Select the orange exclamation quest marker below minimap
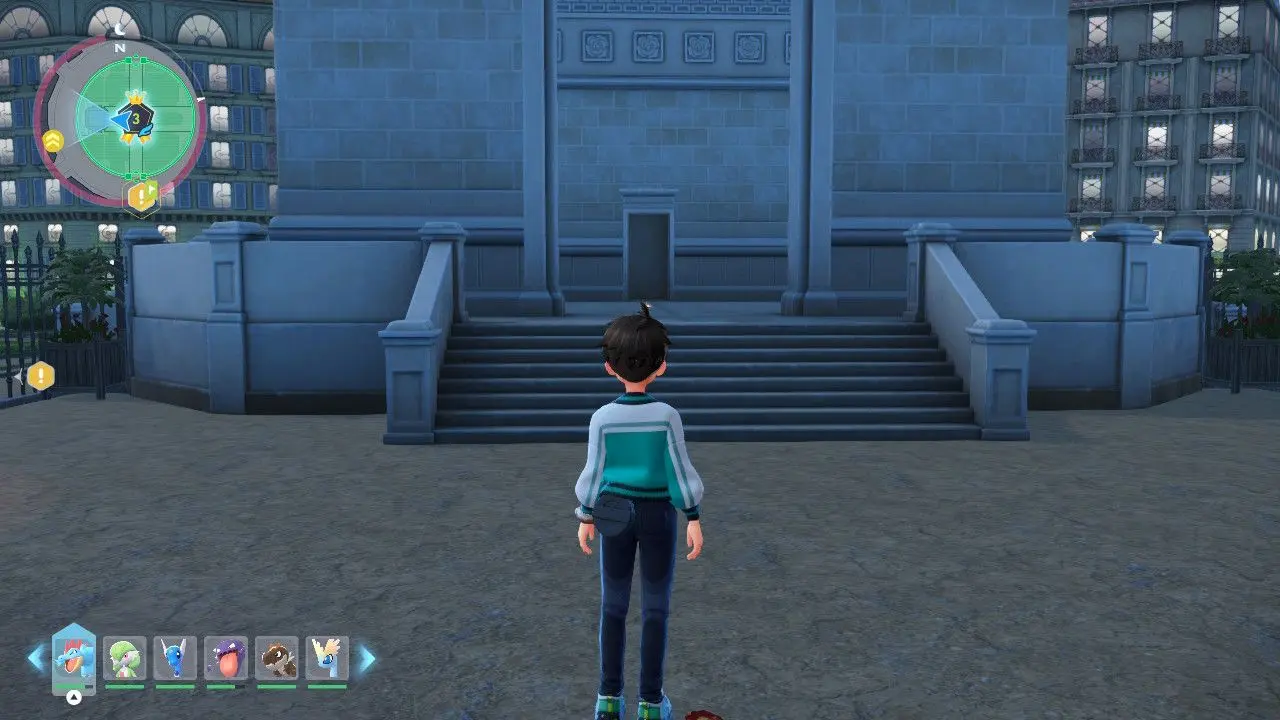 coord(142,196)
